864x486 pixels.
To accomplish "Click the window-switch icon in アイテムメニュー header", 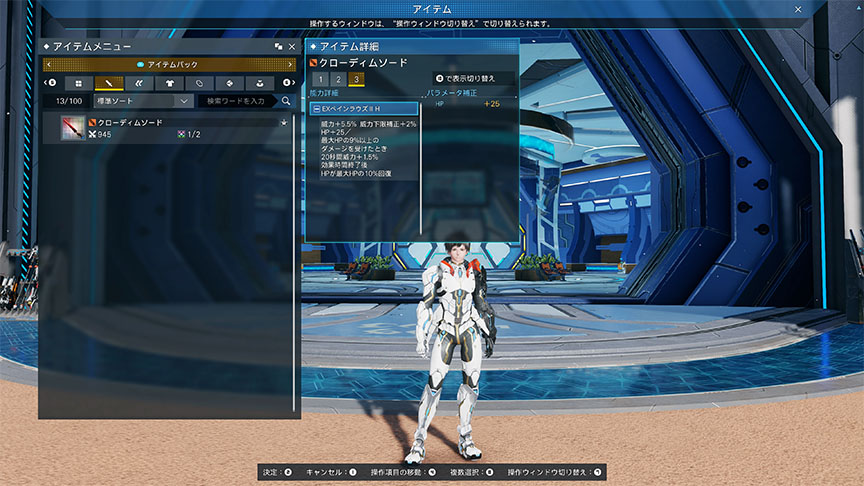I will click(278, 46).
